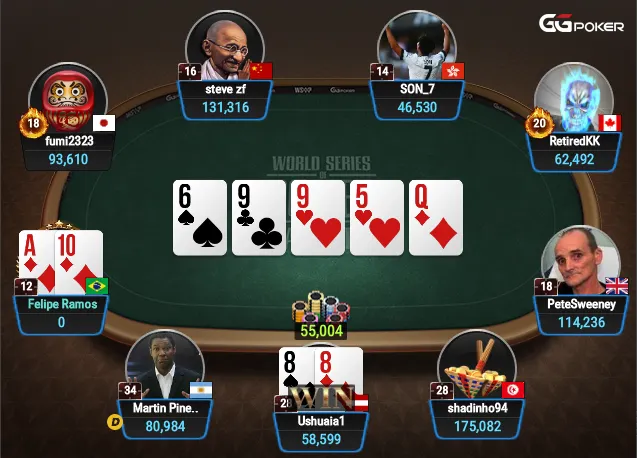The height and width of the screenshot is (458, 637).
Task: Click the Ushuaia1 name plate
Action: [x=320, y=419]
